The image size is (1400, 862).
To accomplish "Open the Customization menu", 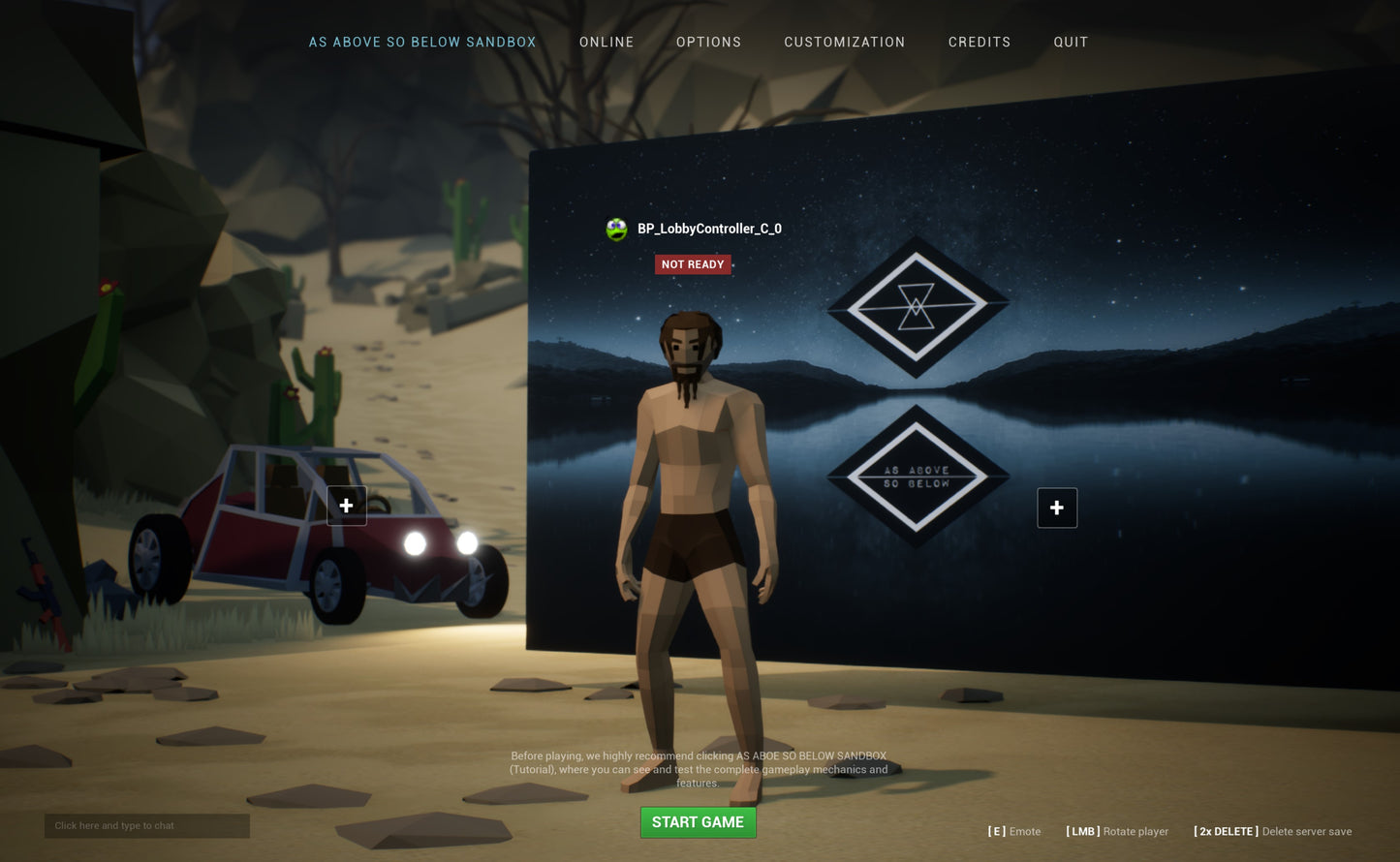I will 844,43.
